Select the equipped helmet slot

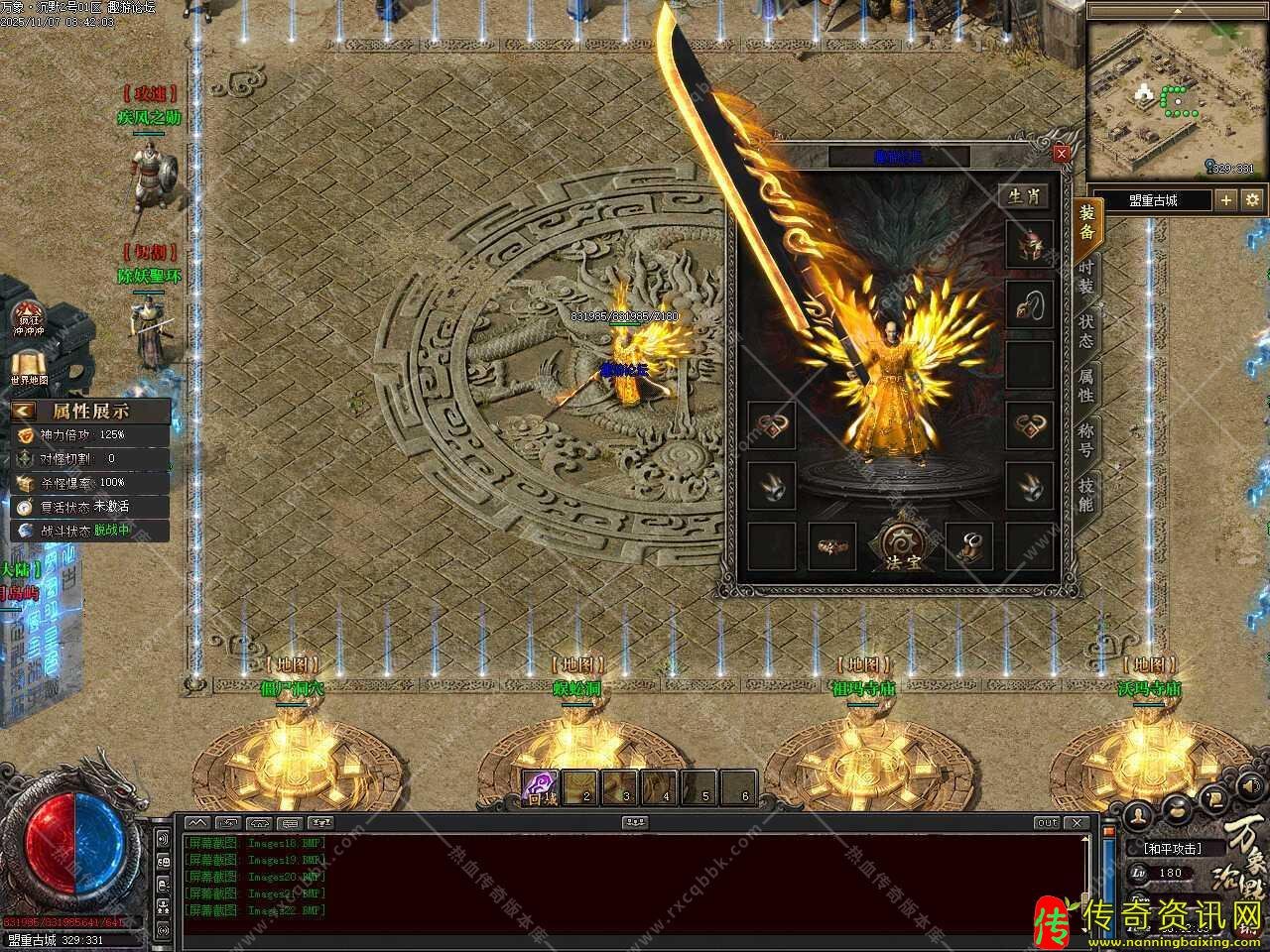[x=1030, y=244]
